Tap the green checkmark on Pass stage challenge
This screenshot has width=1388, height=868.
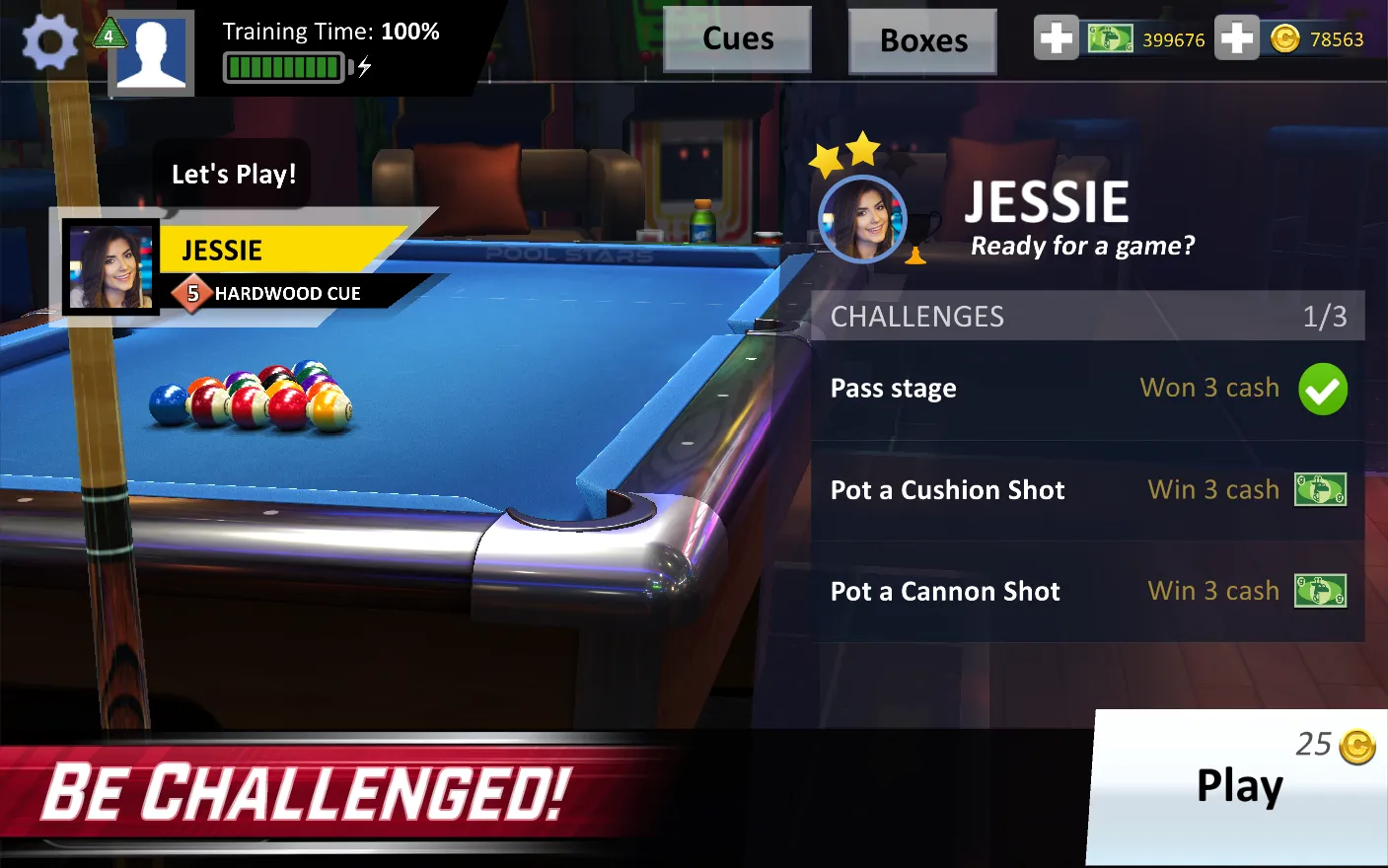[x=1323, y=389]
